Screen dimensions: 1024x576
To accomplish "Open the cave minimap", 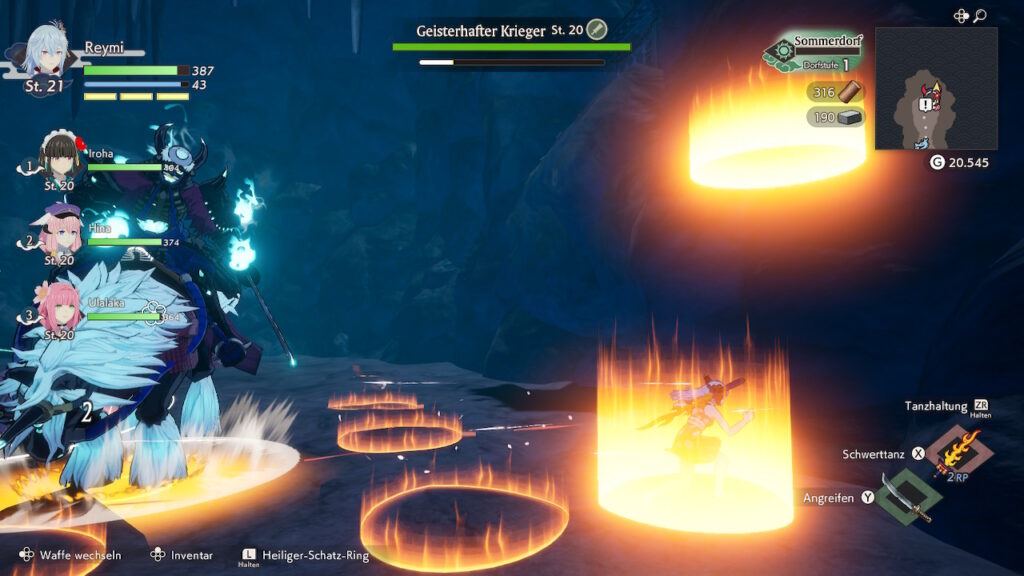I will (935, 88).
